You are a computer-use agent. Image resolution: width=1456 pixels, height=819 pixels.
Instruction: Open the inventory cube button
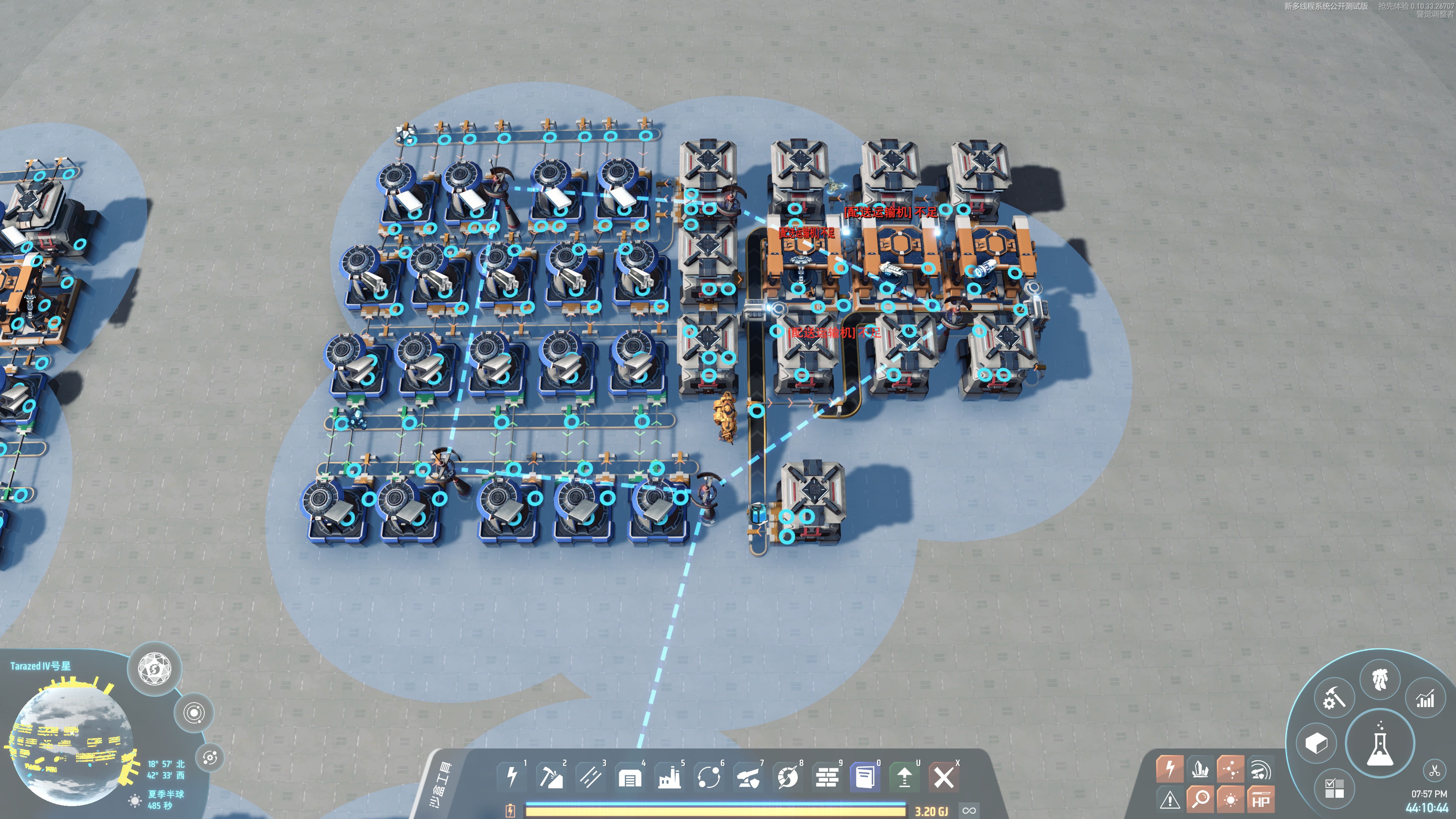(x=1316, y=743)
